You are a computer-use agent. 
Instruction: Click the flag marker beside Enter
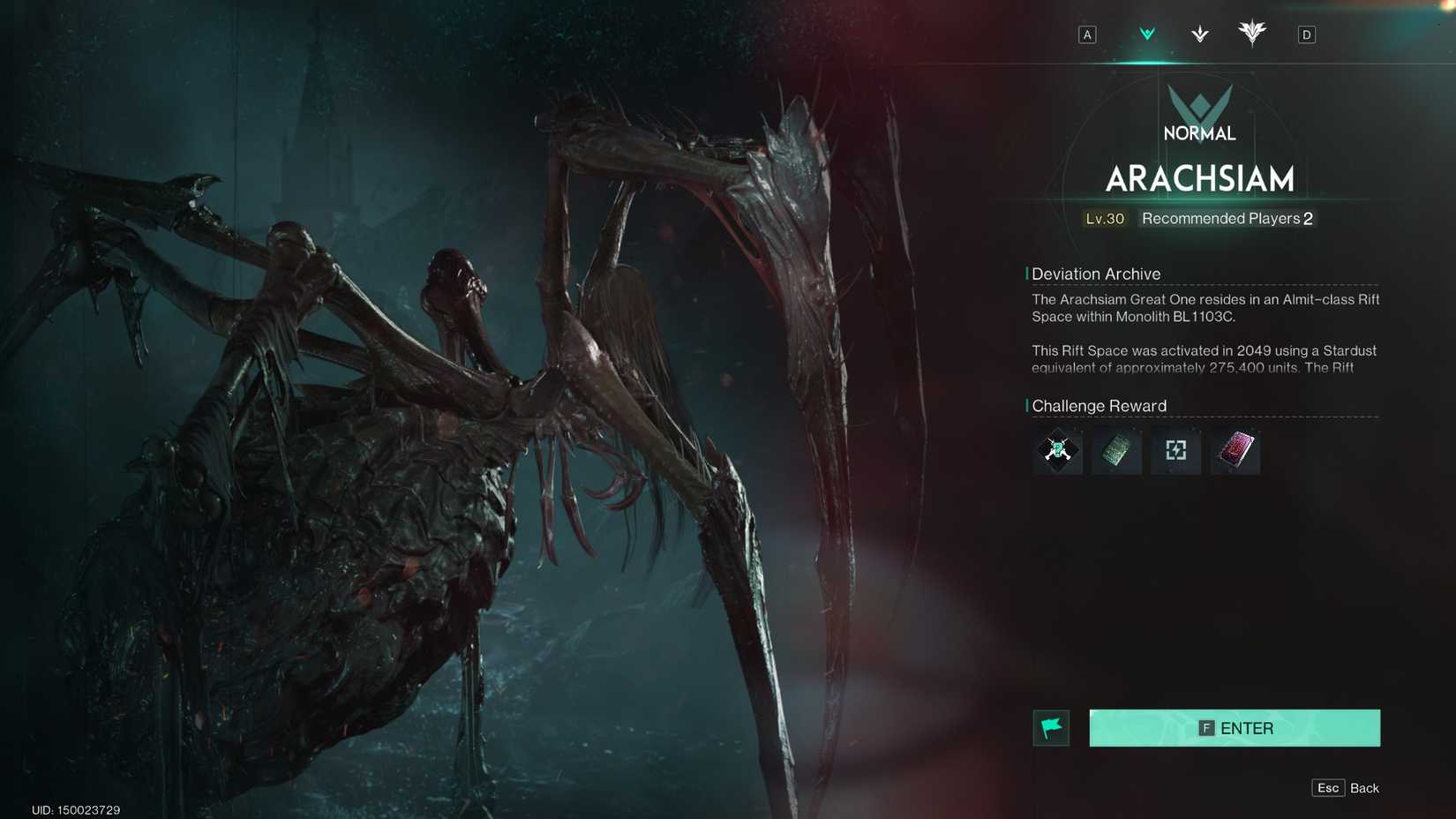[1052, 727]
